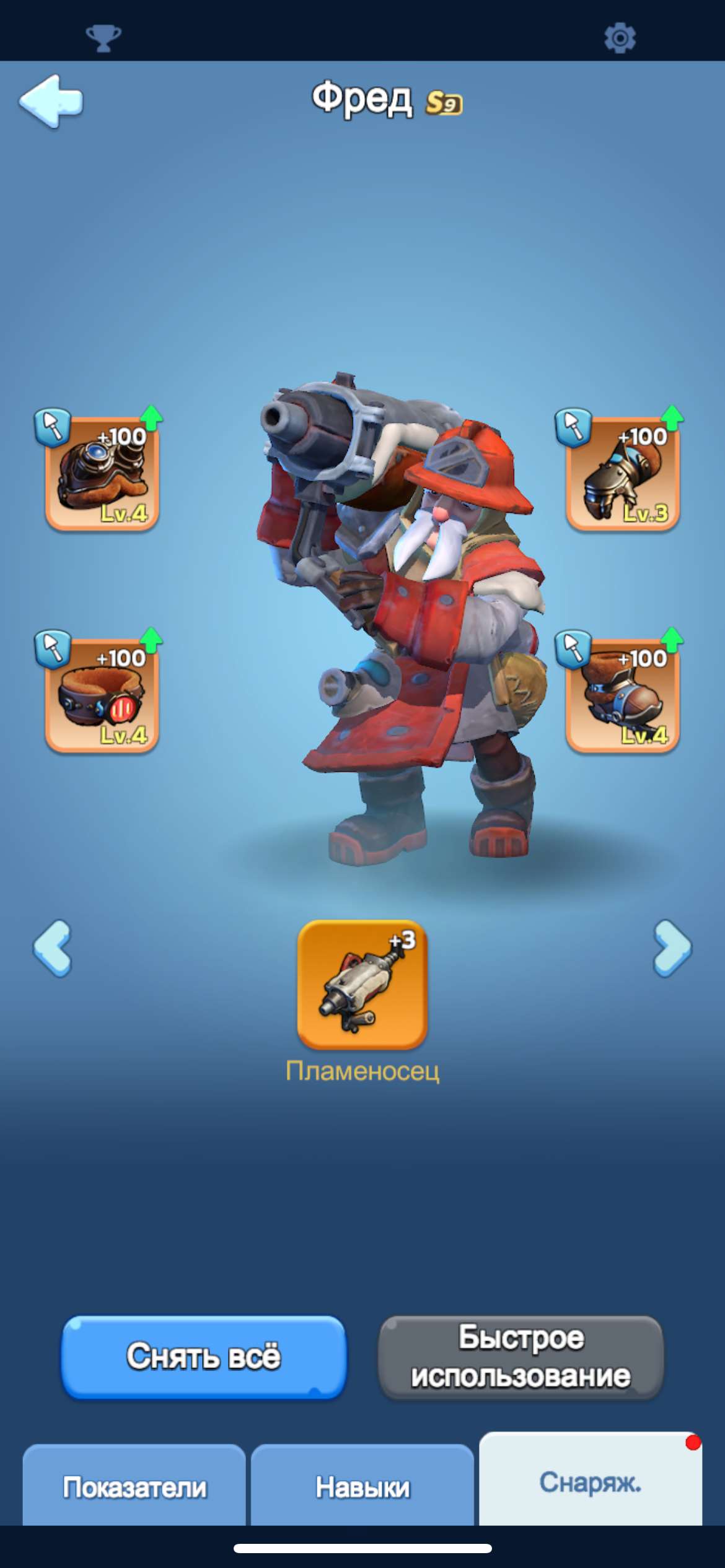Switch to the Показатели tab
Screen dimensions: 725x1568
[x=134, y=1487]
